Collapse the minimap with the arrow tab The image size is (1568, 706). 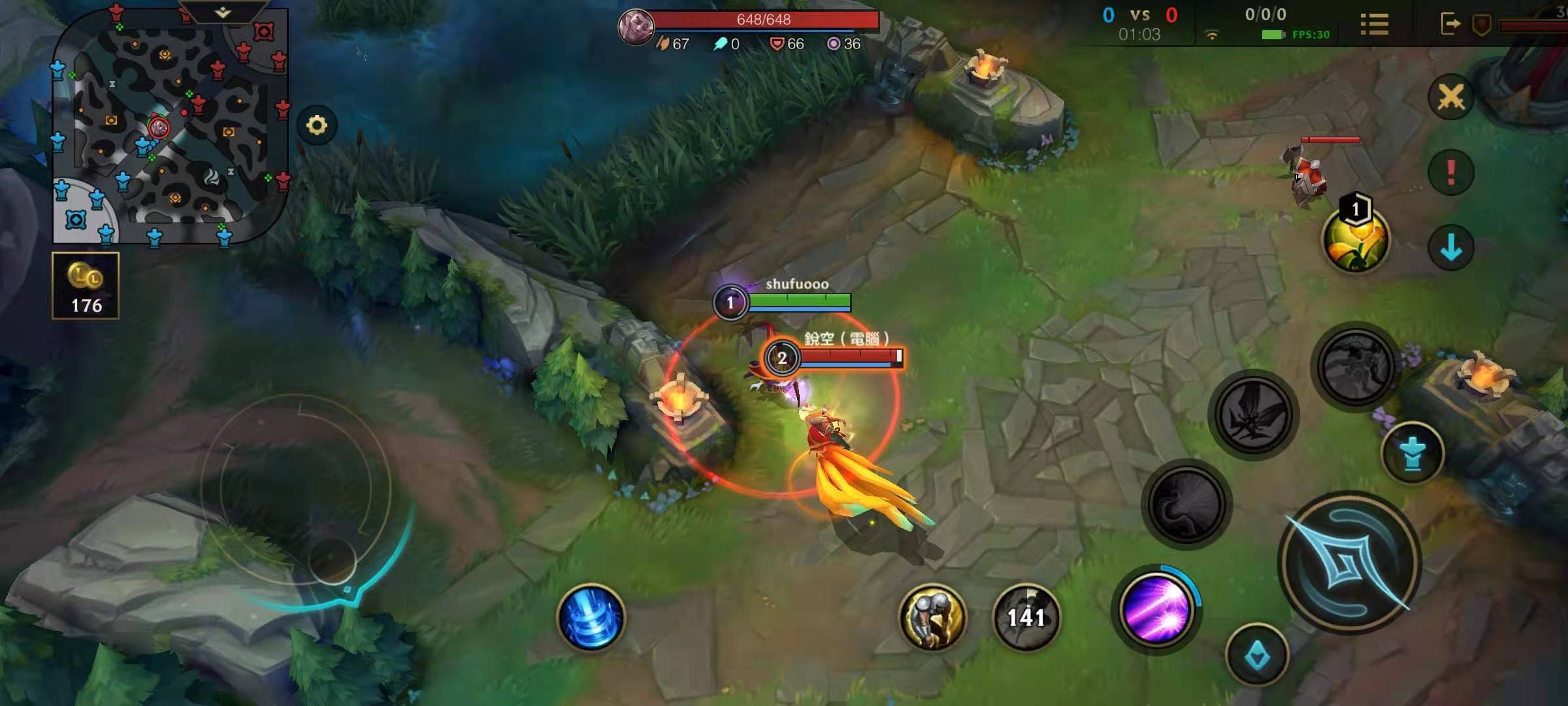pyautogui.click(x=223, y=12)
